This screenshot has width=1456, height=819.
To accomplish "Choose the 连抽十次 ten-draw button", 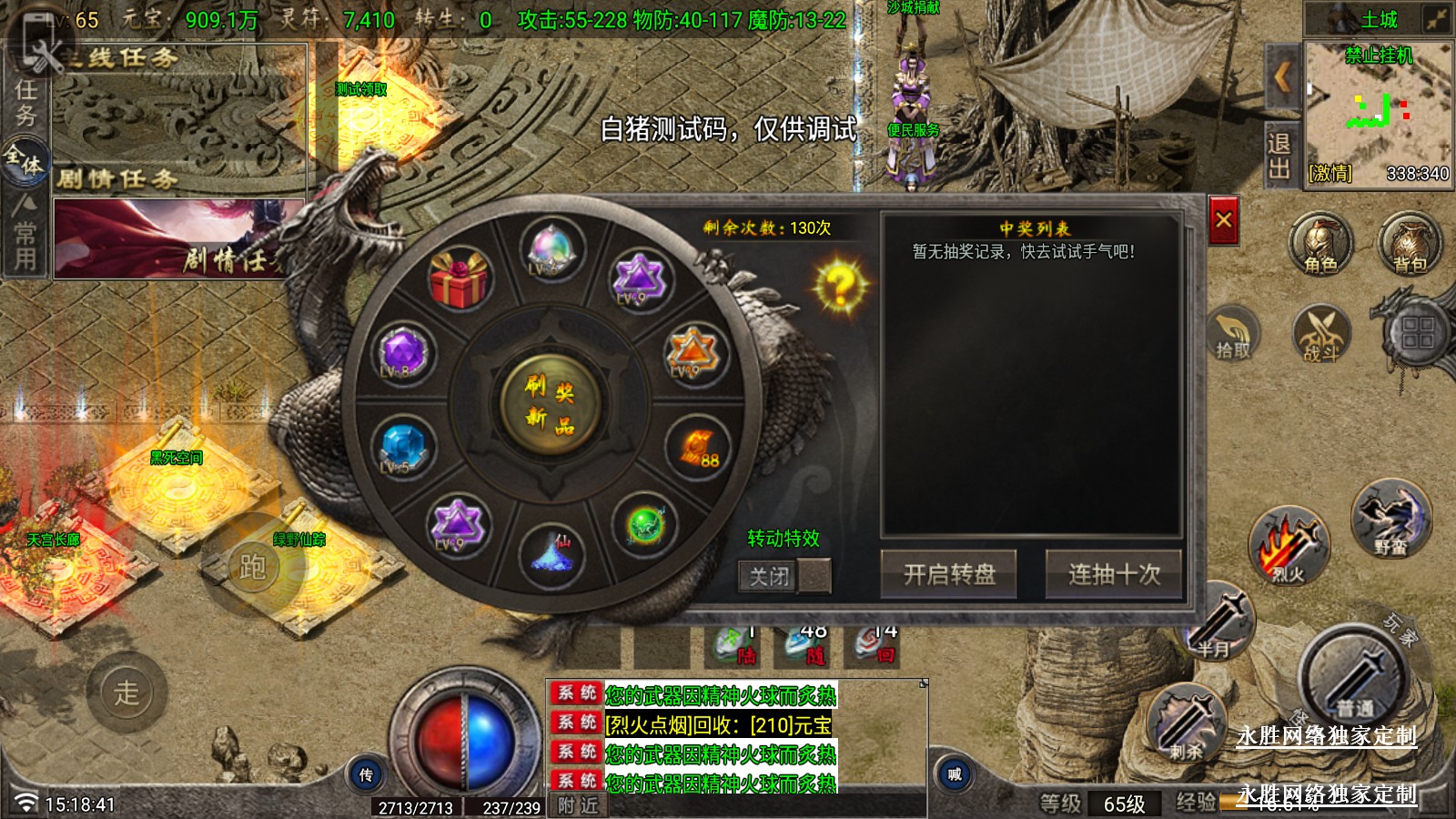I will [1114, 574].
